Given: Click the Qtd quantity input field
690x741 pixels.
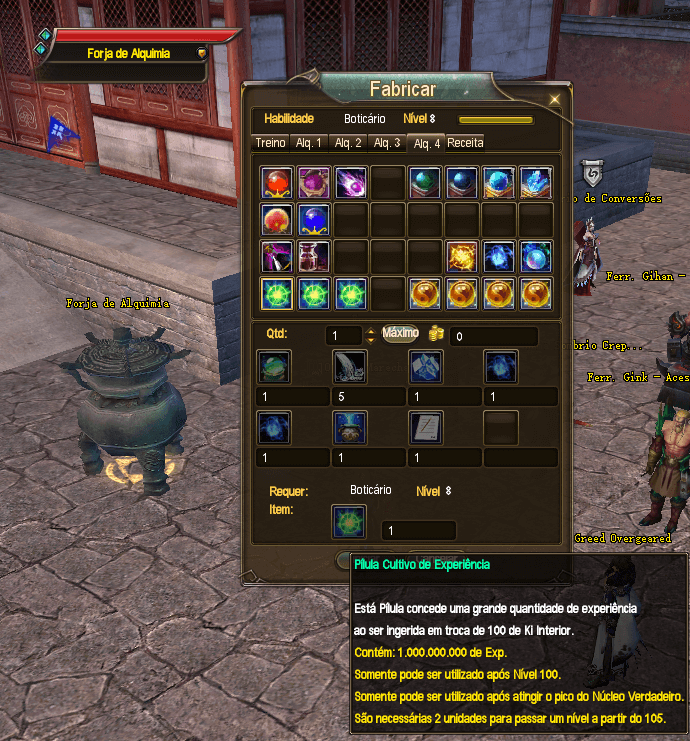Looking at the screenshot, I should pos(343,336).
